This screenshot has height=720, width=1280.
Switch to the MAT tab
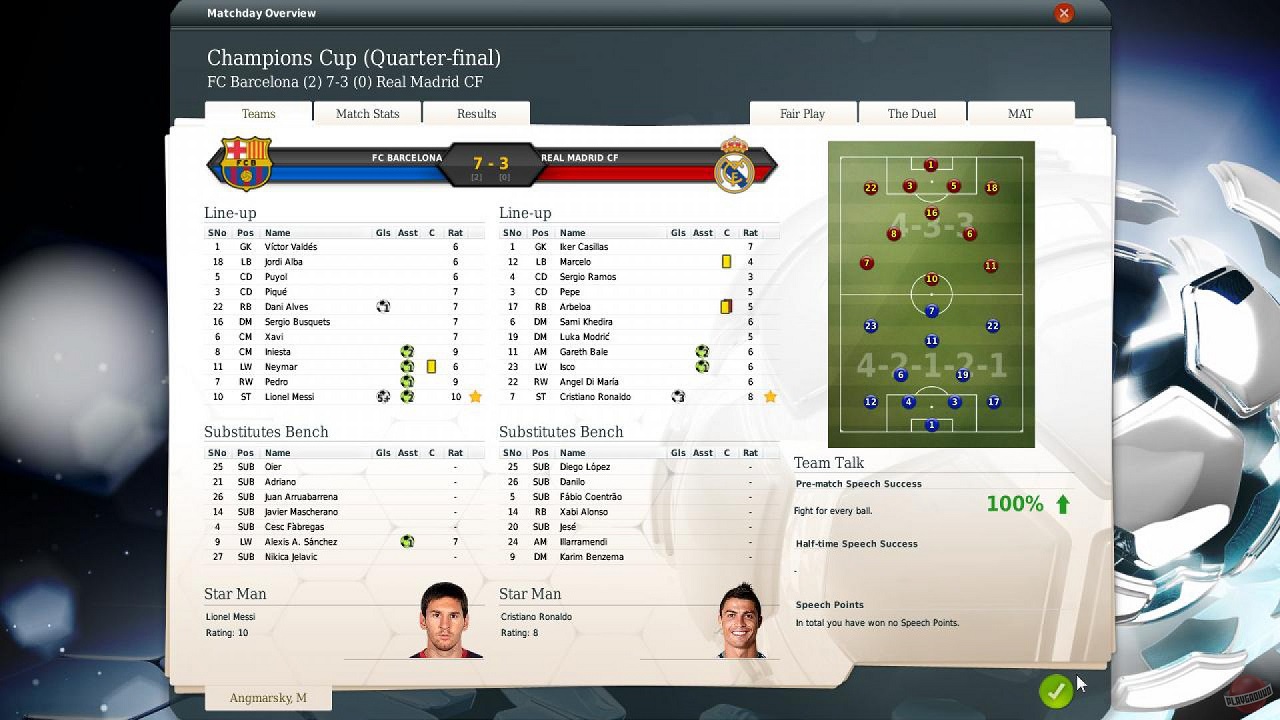[x=1020, y=114]
